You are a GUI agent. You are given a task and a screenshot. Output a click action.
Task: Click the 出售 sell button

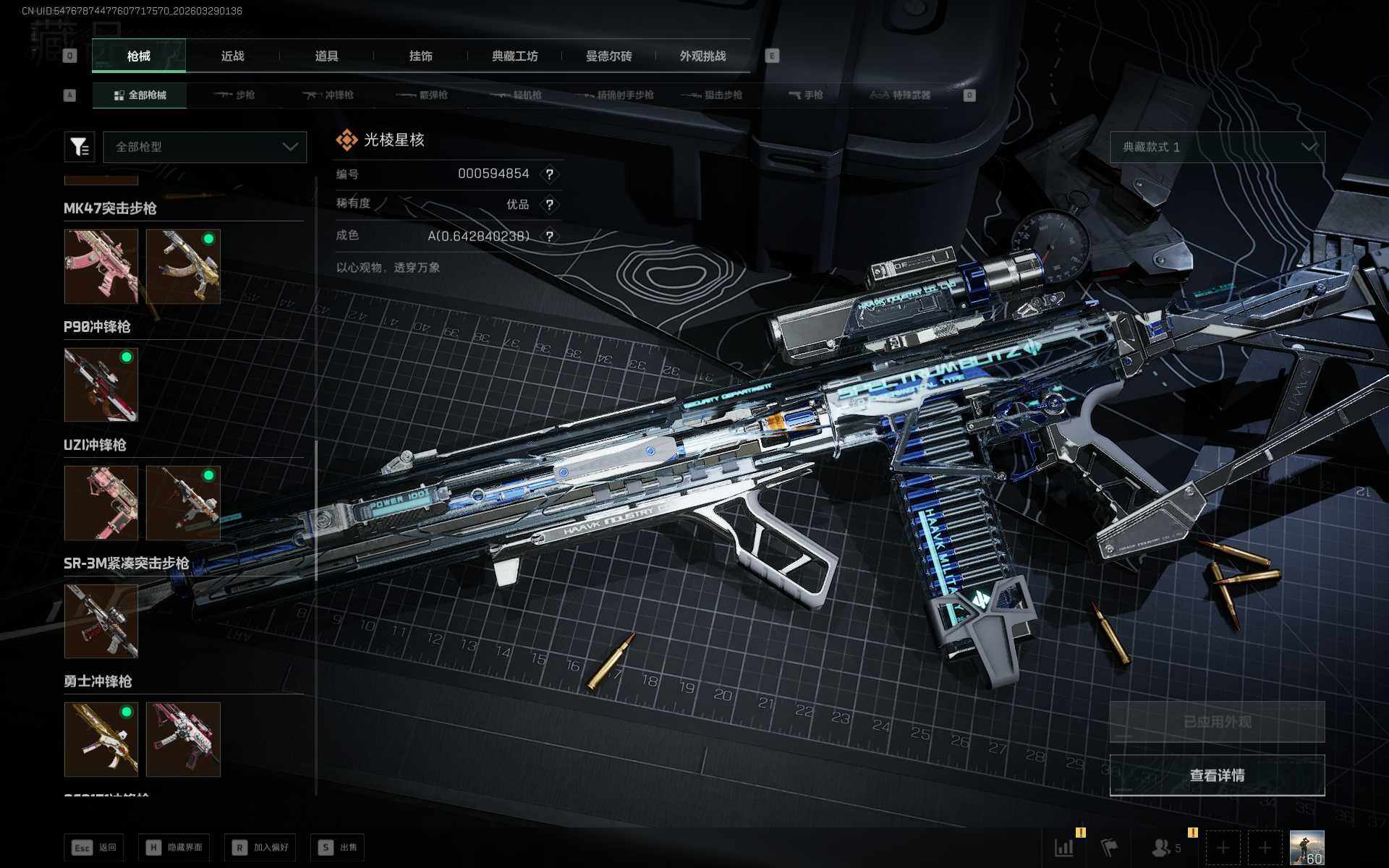pos(338,847)
